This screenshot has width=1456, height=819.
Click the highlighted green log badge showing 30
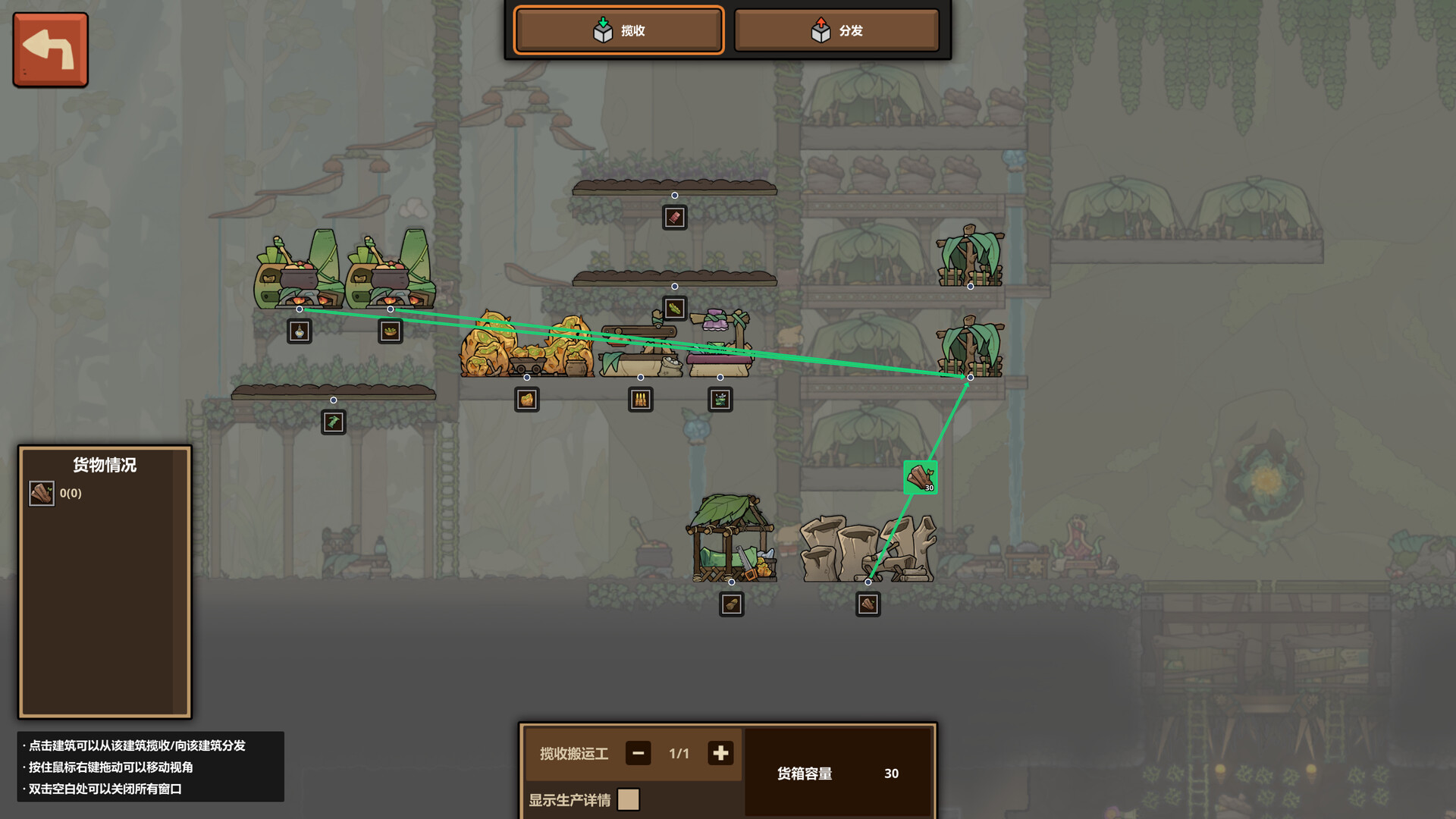920,477
